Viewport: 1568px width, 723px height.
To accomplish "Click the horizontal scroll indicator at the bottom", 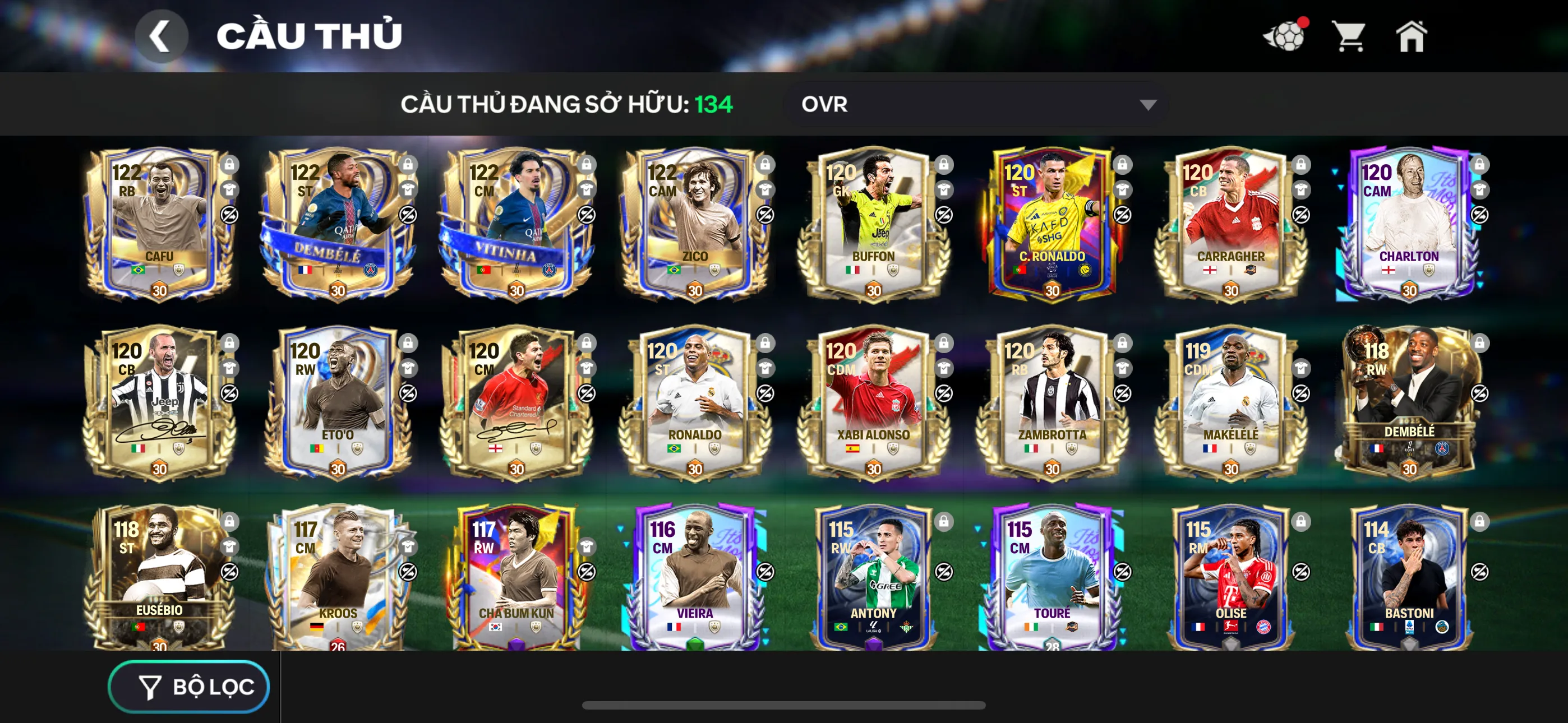I will pyautogui.click(x=784, y=706).
